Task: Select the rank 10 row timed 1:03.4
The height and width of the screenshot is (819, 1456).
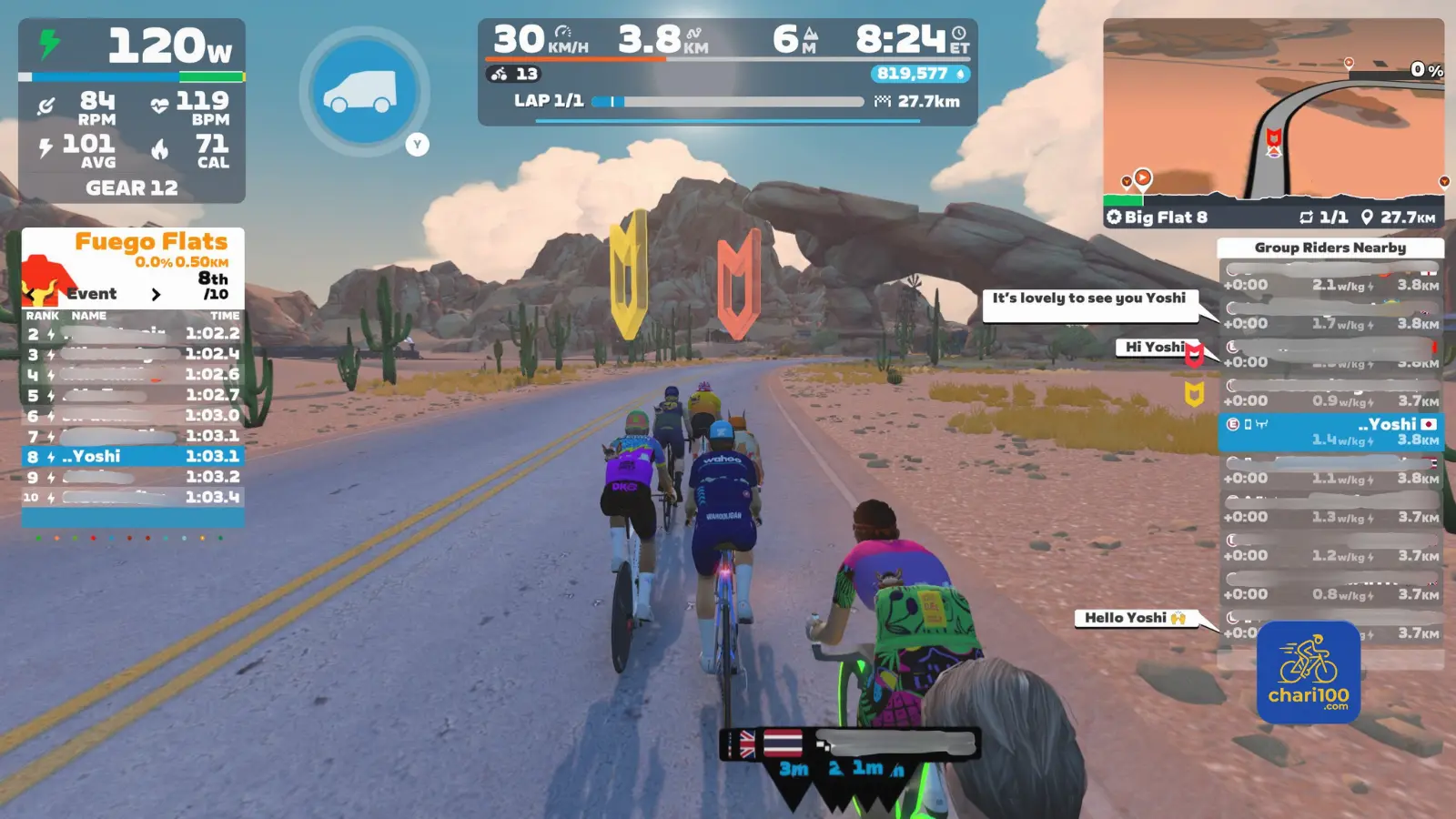Action: point(133,497)
